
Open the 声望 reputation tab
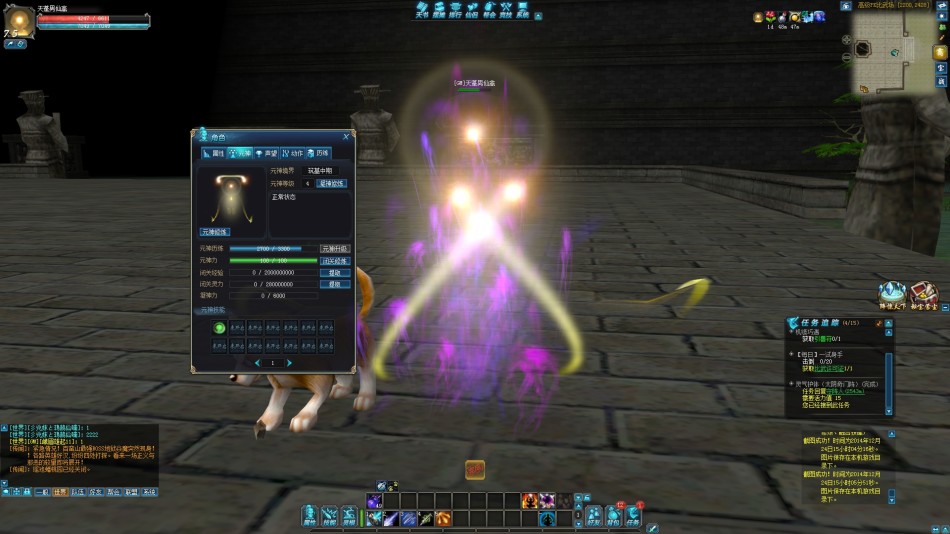(266, 153)
